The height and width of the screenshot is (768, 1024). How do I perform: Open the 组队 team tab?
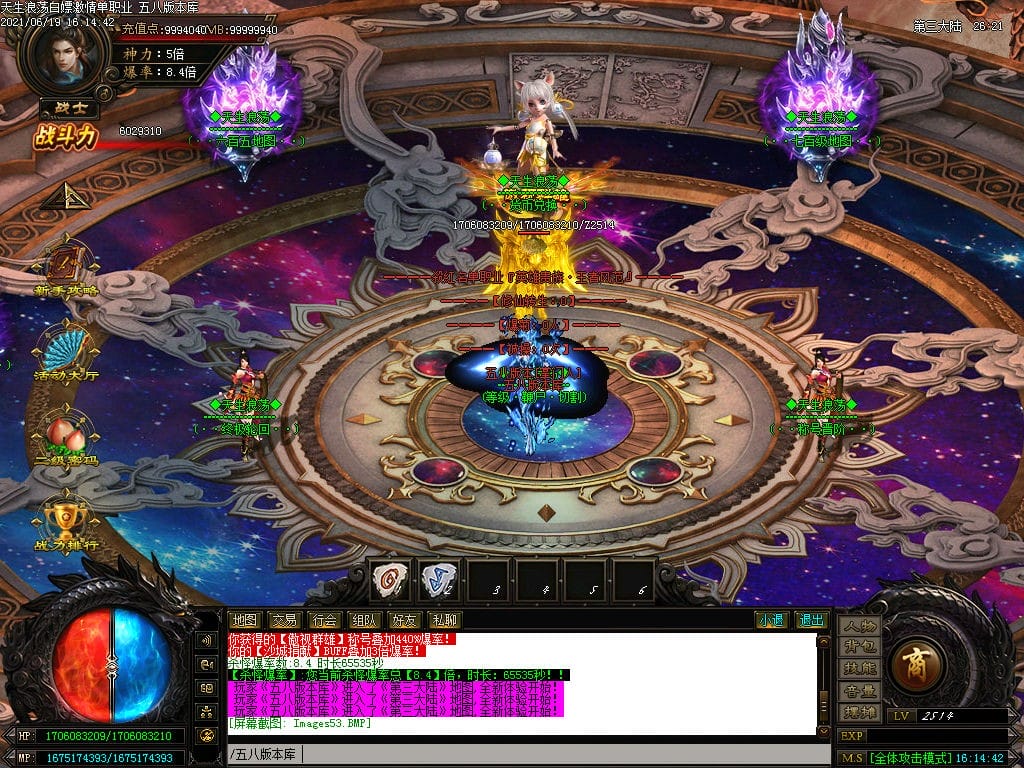[363, 620]
